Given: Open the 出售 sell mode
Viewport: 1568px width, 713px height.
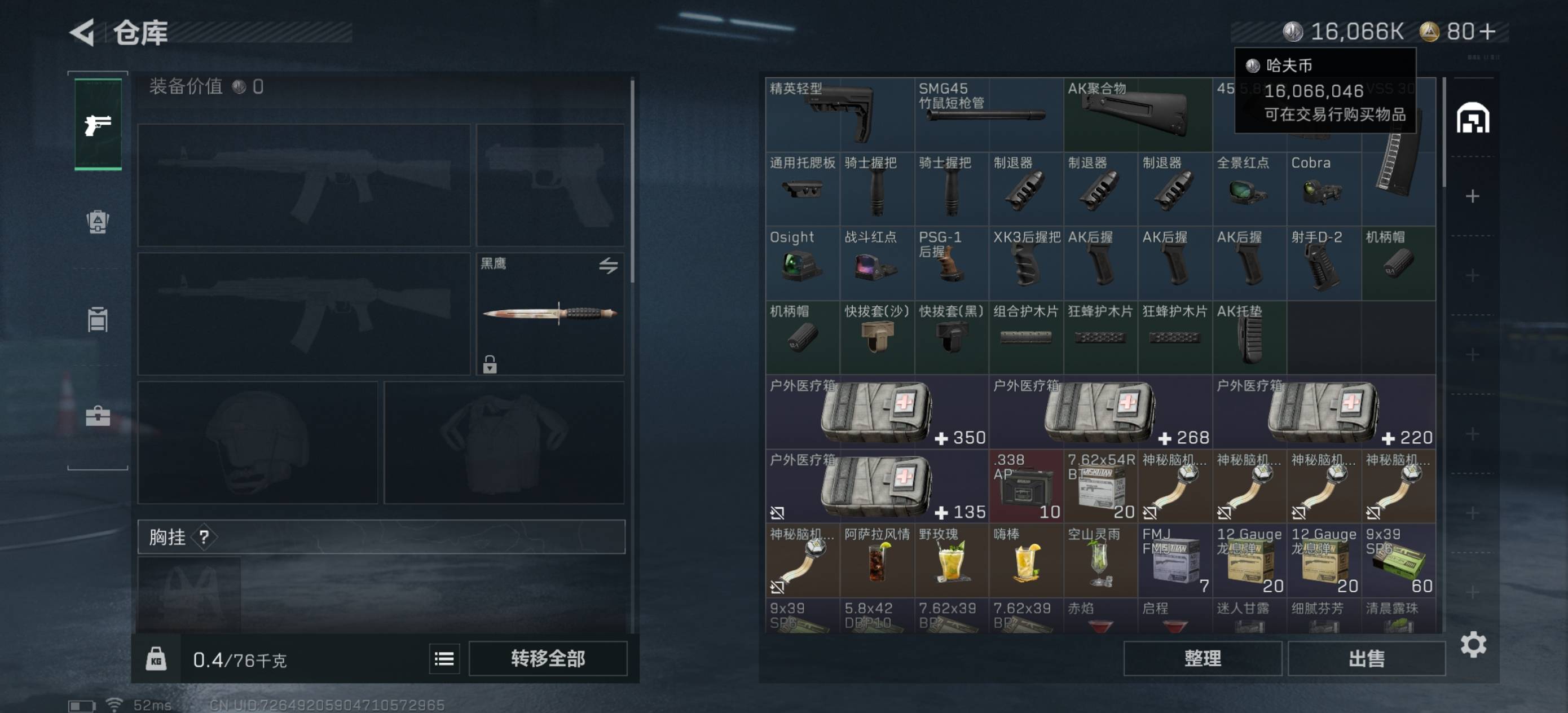Looking at the screenshot, I should (1366, 658).
